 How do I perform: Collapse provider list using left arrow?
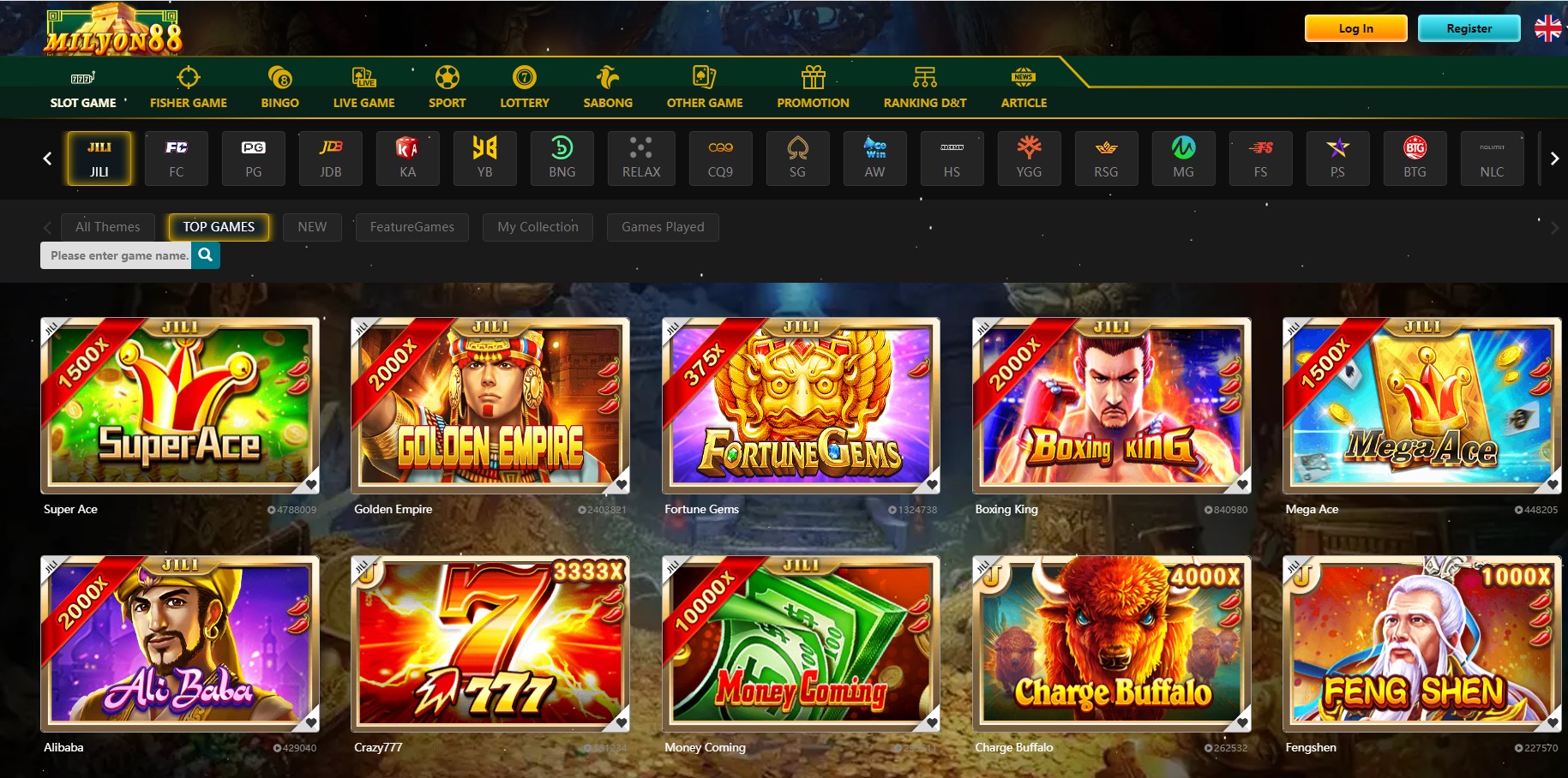[47, 159]
